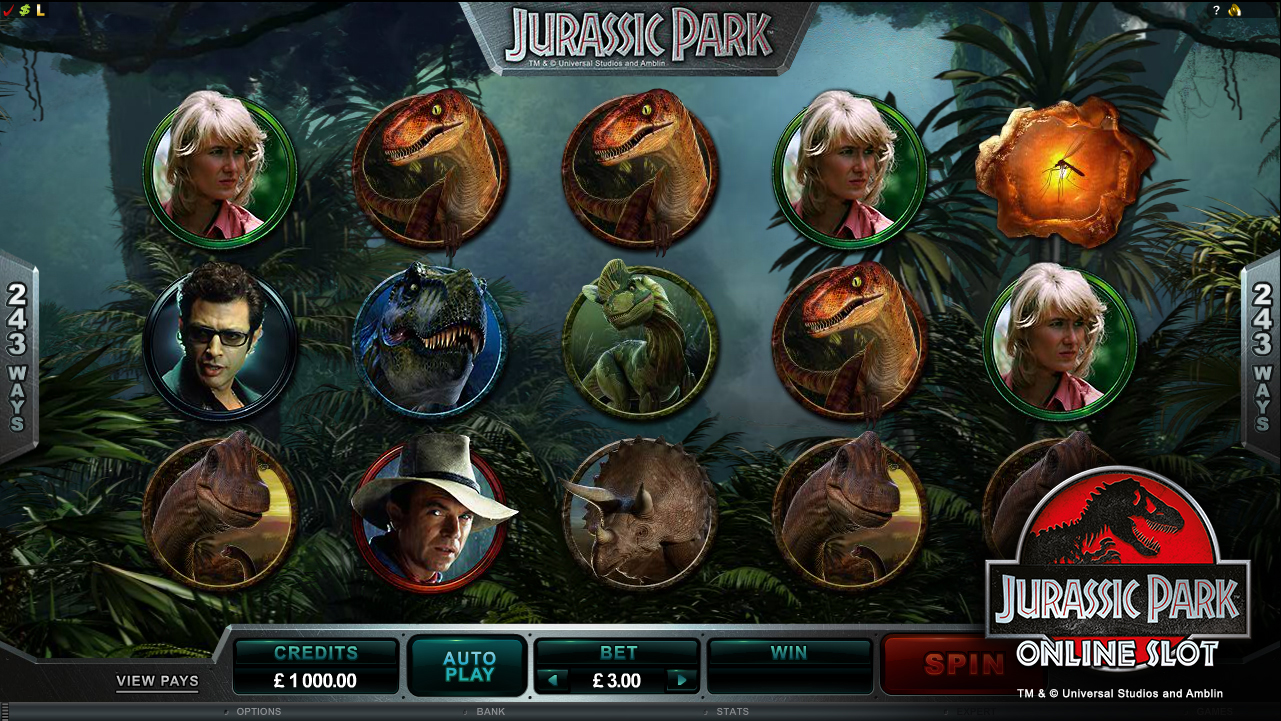Open VIEW PAYS
This screenshot has height=721, width=1281.
[156, 681]
